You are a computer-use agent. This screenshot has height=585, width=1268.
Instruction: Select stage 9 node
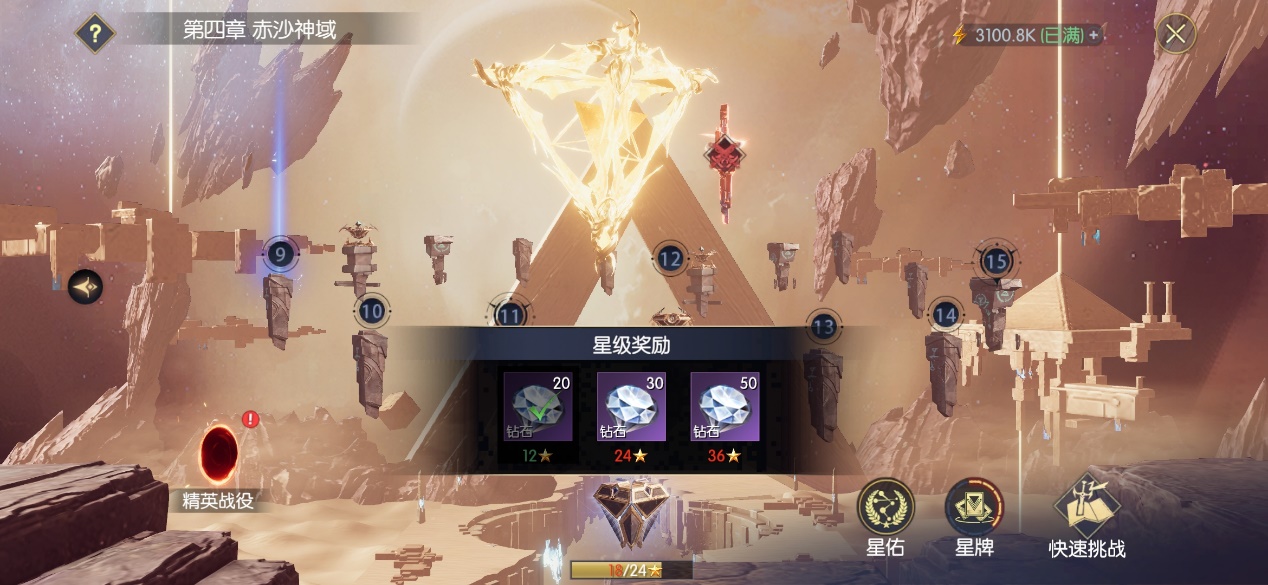click(x=280, y=255)
